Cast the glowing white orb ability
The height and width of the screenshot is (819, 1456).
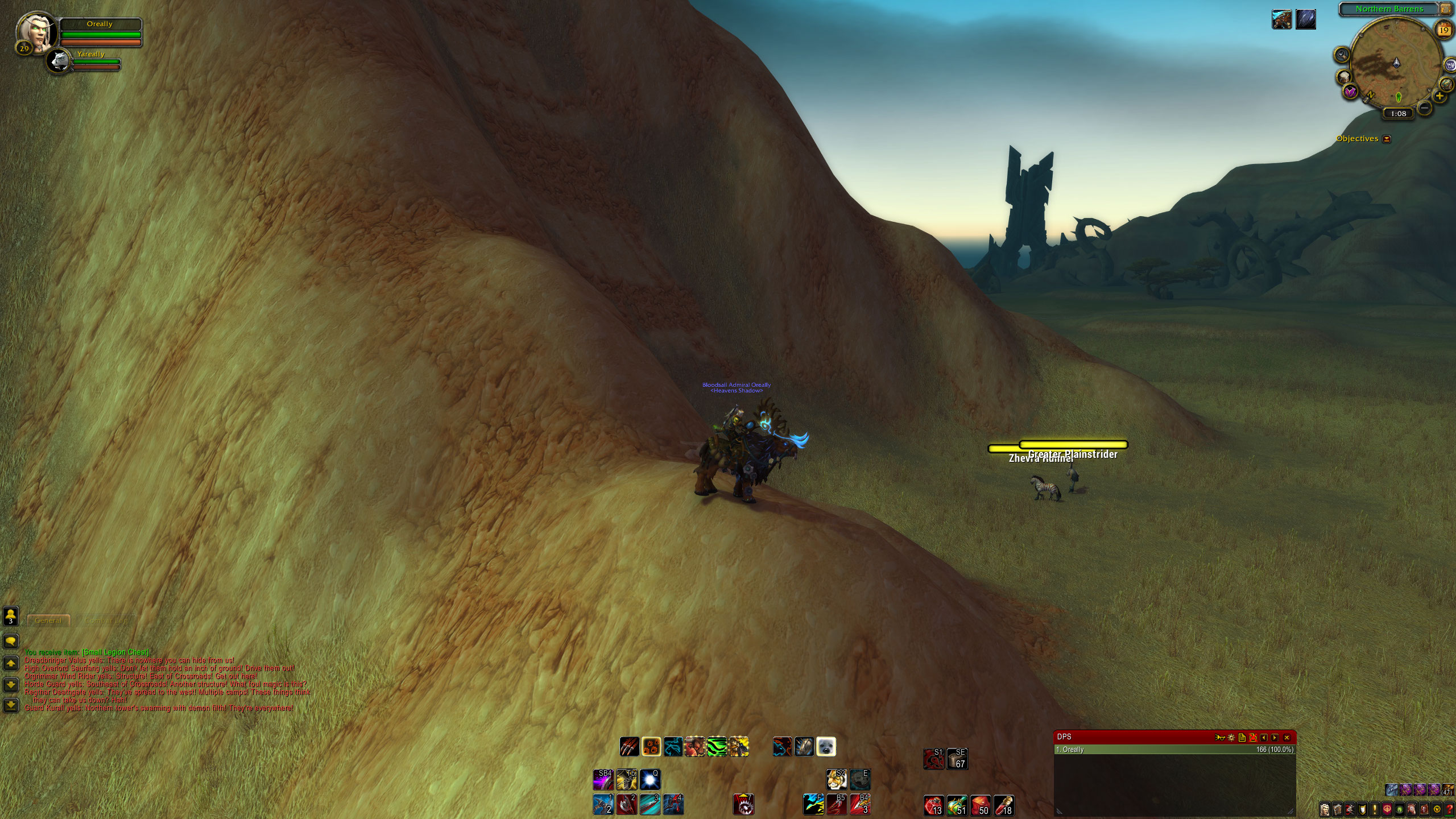pyautogui.click(x=650, y=780)
